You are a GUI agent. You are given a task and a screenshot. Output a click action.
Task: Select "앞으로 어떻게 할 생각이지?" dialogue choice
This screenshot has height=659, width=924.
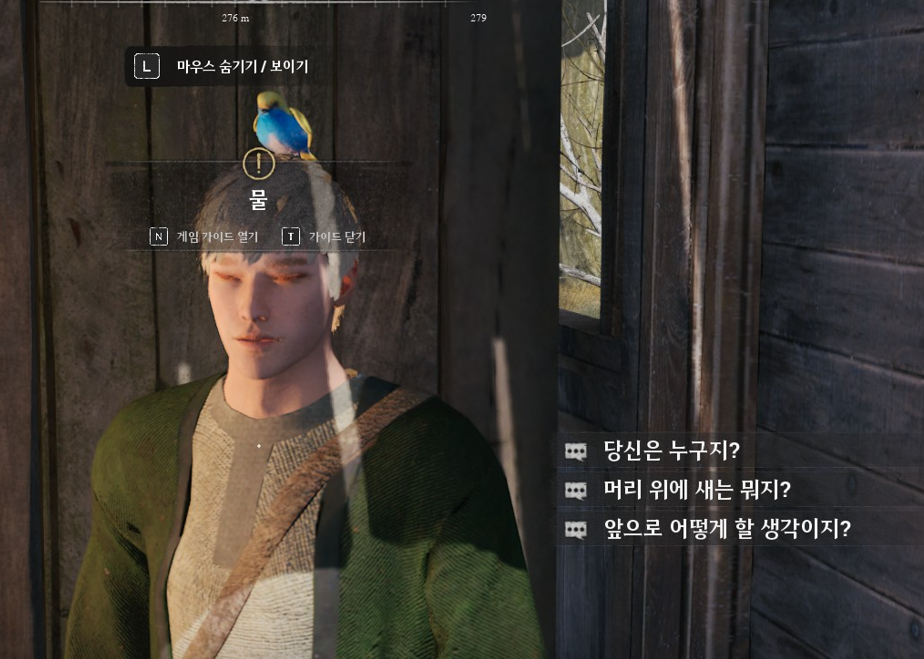[726, 529]
